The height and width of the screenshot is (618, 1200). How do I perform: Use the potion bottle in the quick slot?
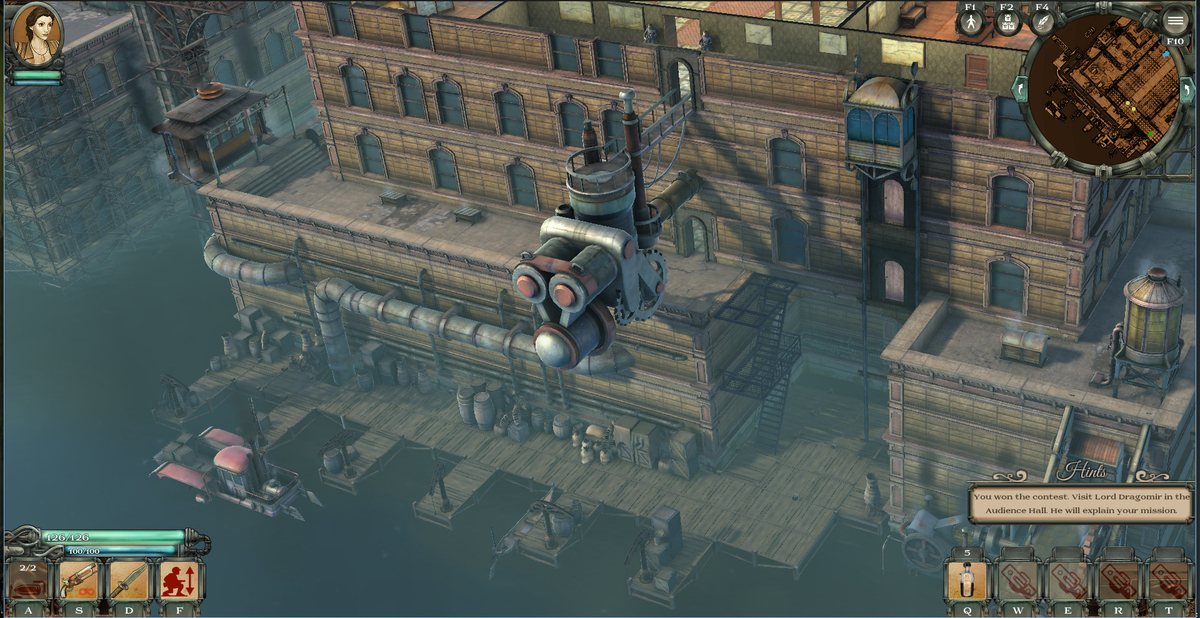pos(967,581)
